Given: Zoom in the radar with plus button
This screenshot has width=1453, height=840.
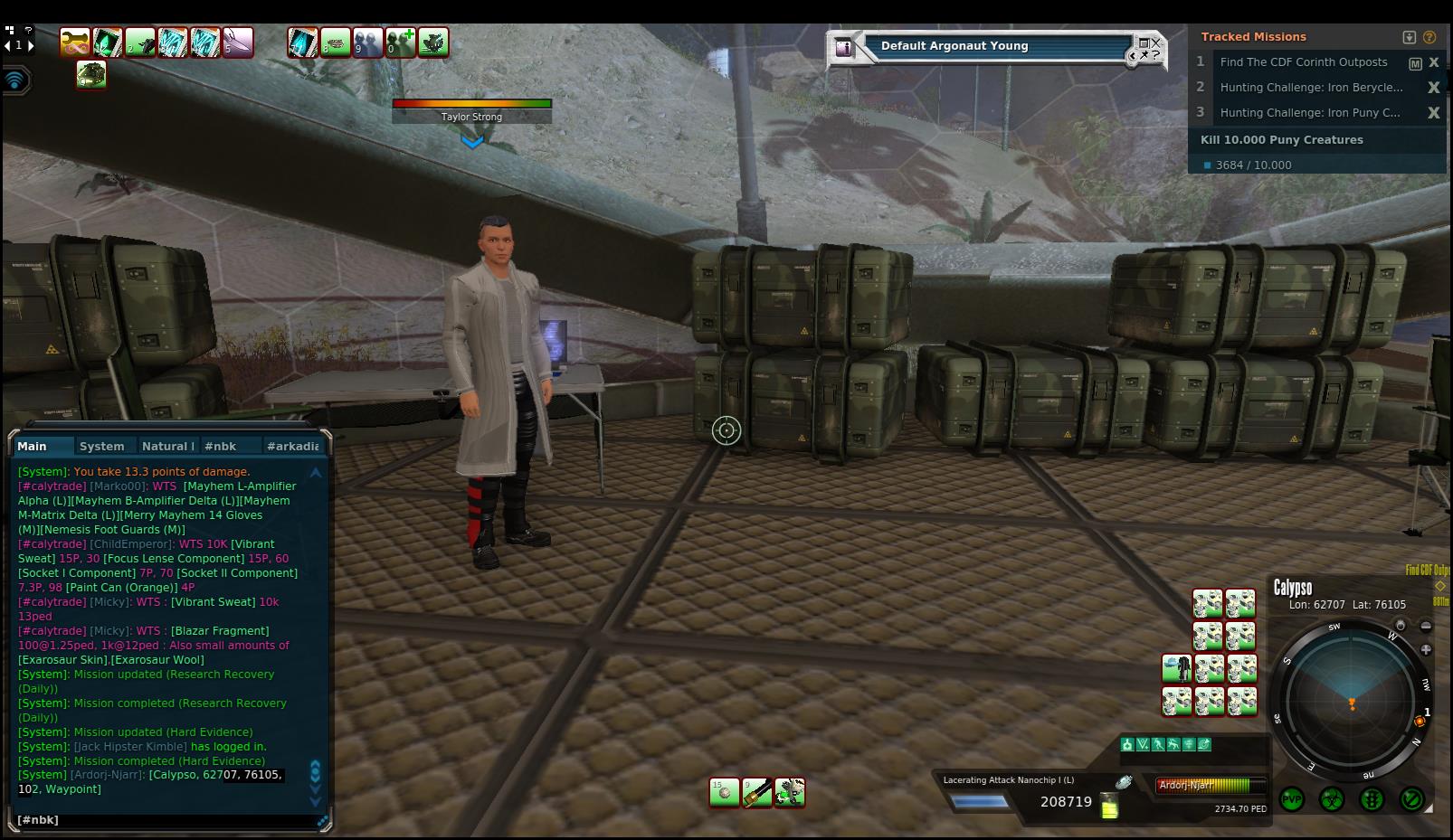Looking at the screenshot, I should coord(1426,649).
